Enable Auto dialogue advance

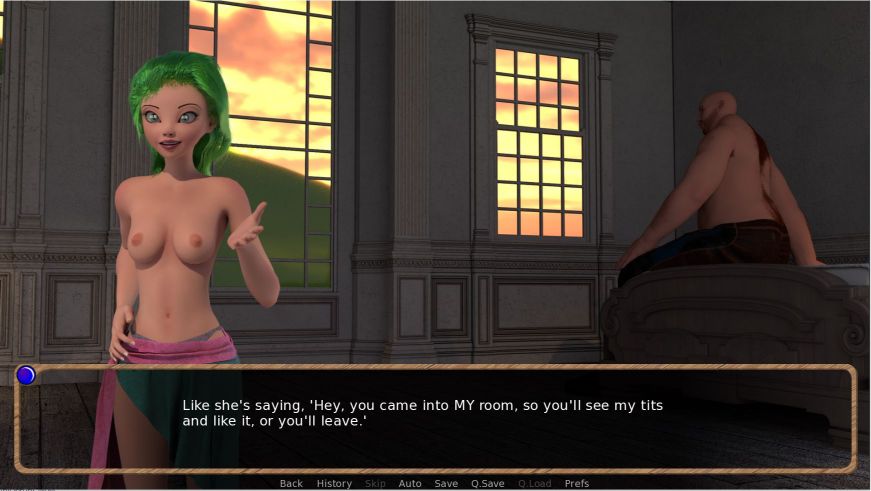pyautogui.click(x=410, y=484)
